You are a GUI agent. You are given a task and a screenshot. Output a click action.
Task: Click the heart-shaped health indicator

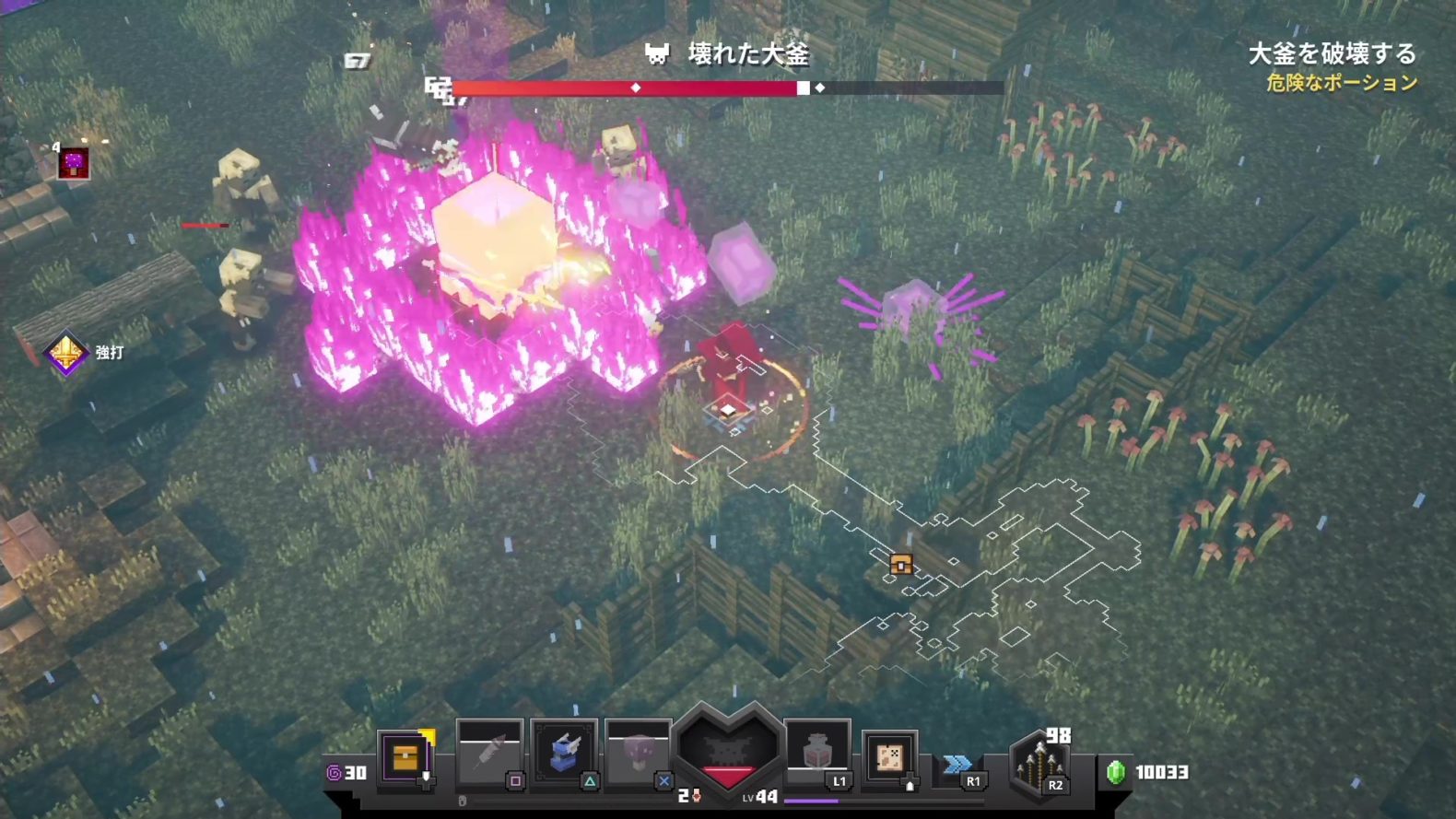pos(728,748)
